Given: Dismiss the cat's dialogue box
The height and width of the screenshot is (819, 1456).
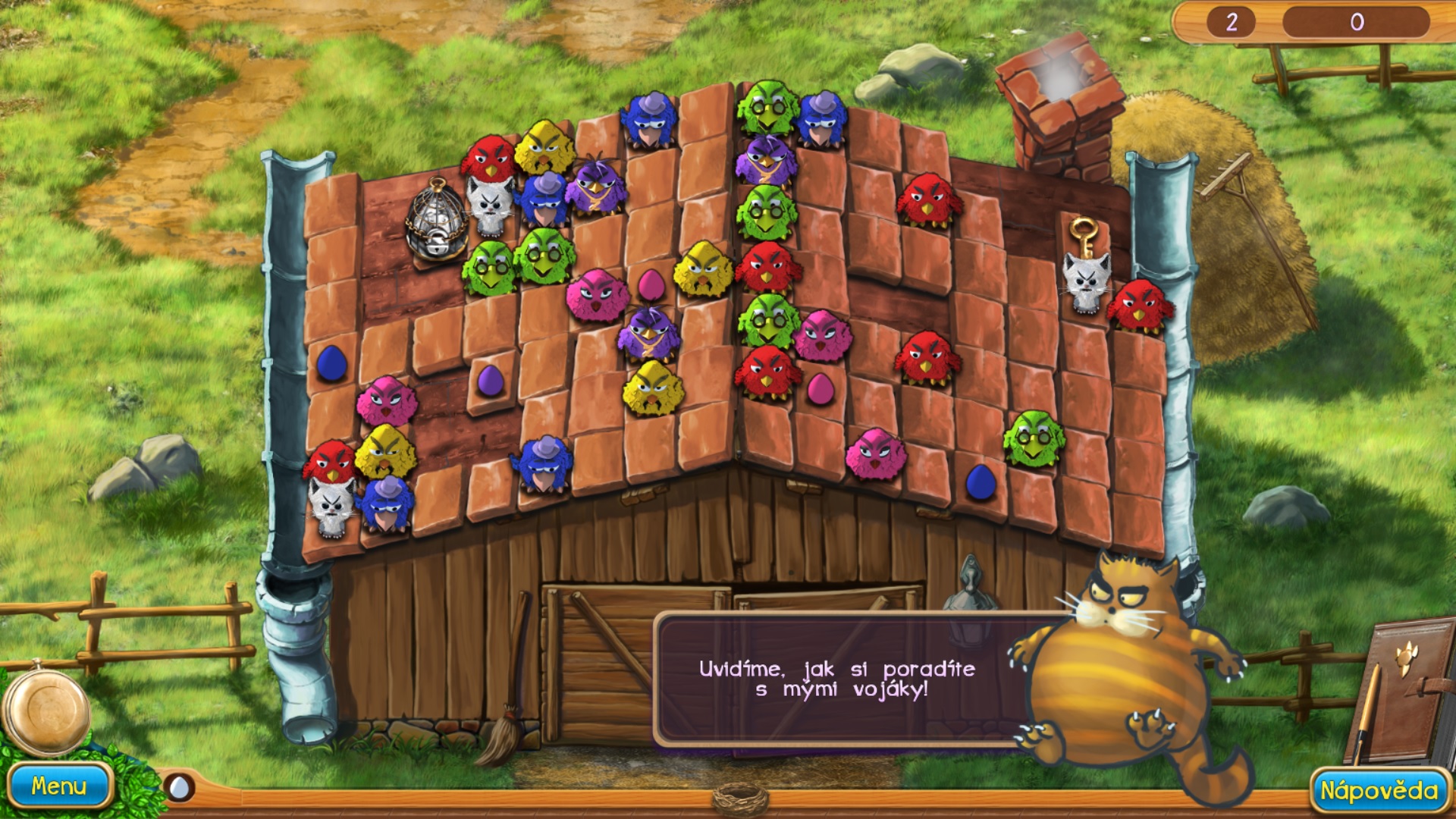Looking at the screenshot, I should pyautogui.click(x=836, y=679).
